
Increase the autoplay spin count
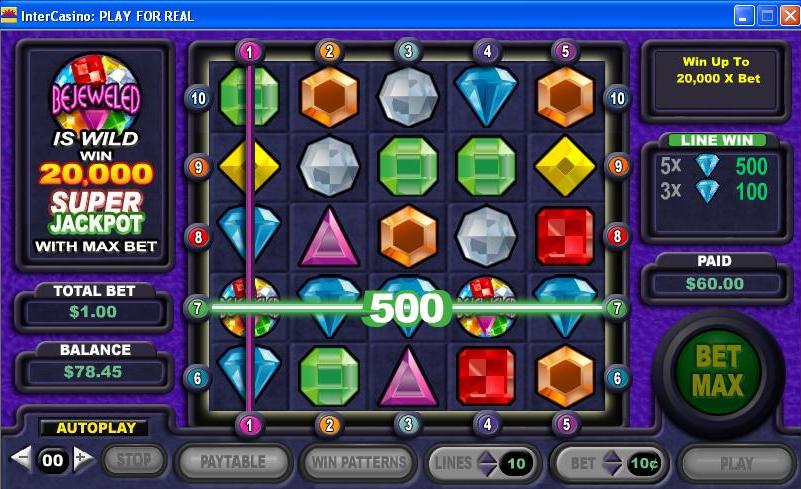[x=84, y=459]
